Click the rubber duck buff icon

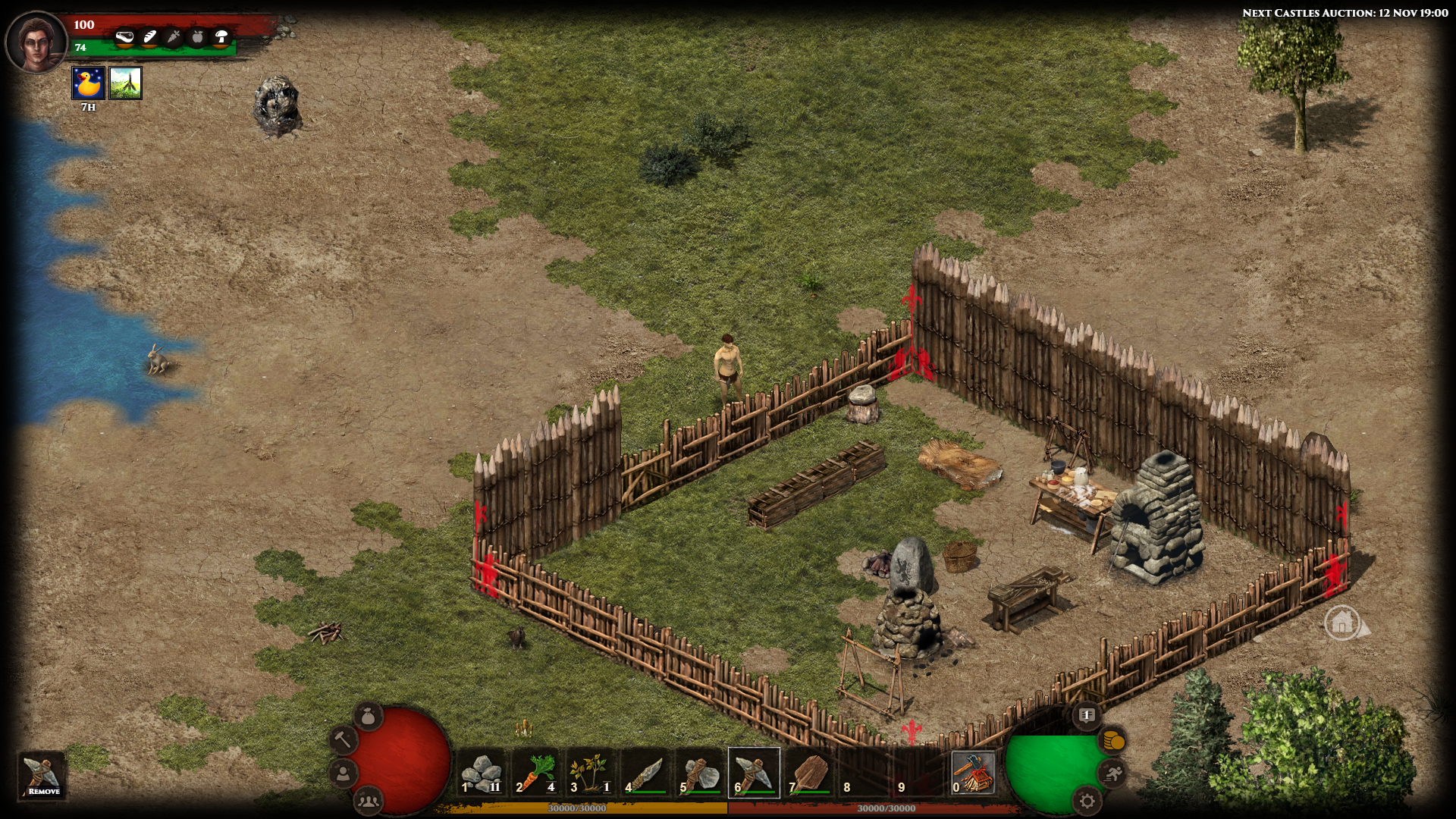(88, 83)
